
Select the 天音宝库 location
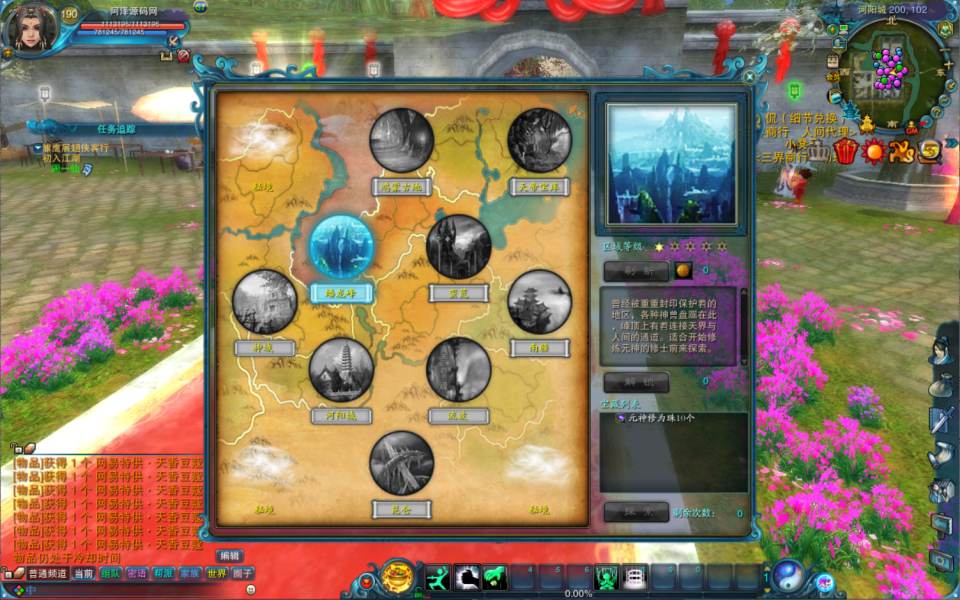coord(540,140)
